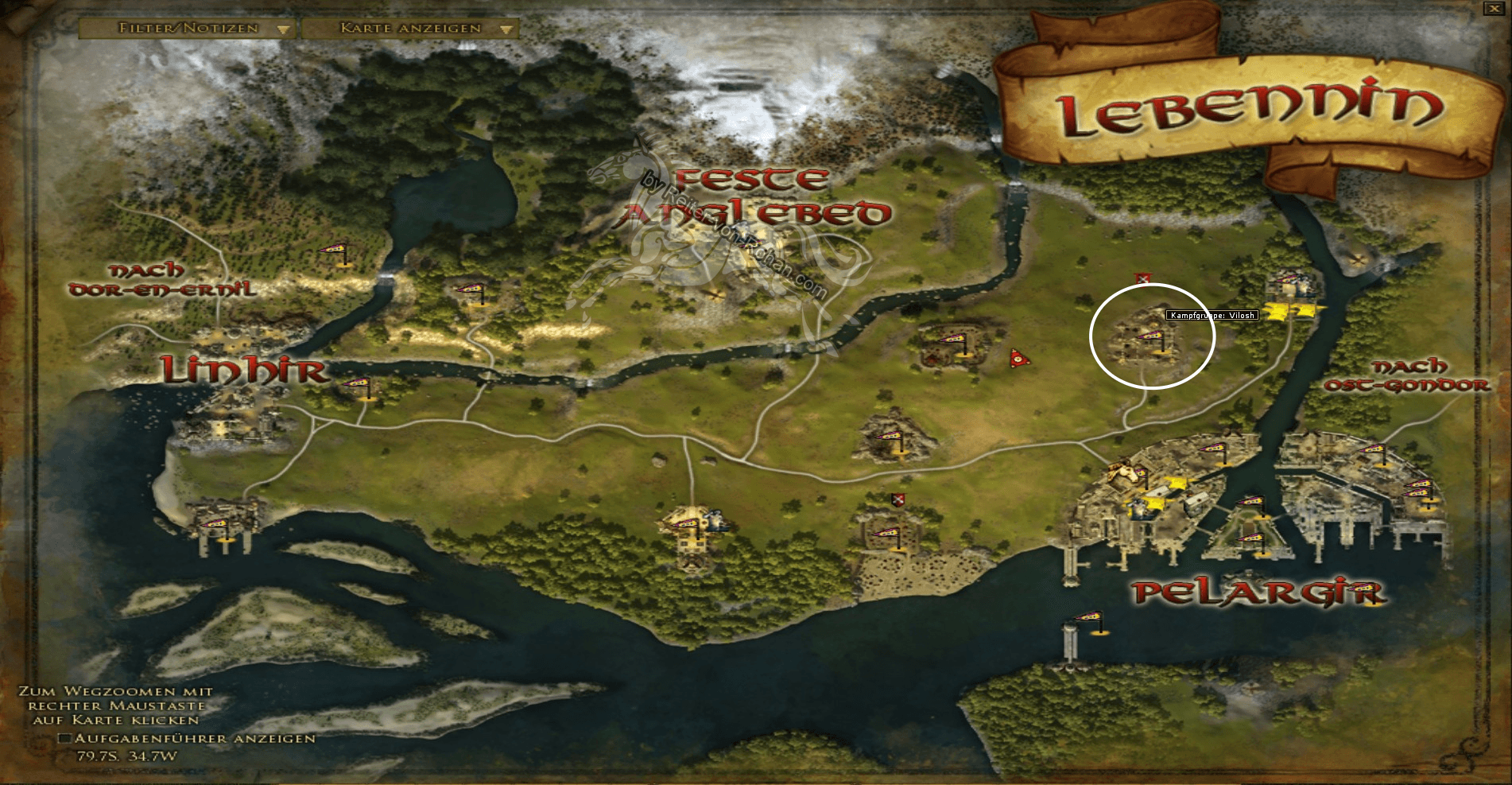Enable the Aufgabenführer anzeigen checkbox

click(x=64, y=737)
